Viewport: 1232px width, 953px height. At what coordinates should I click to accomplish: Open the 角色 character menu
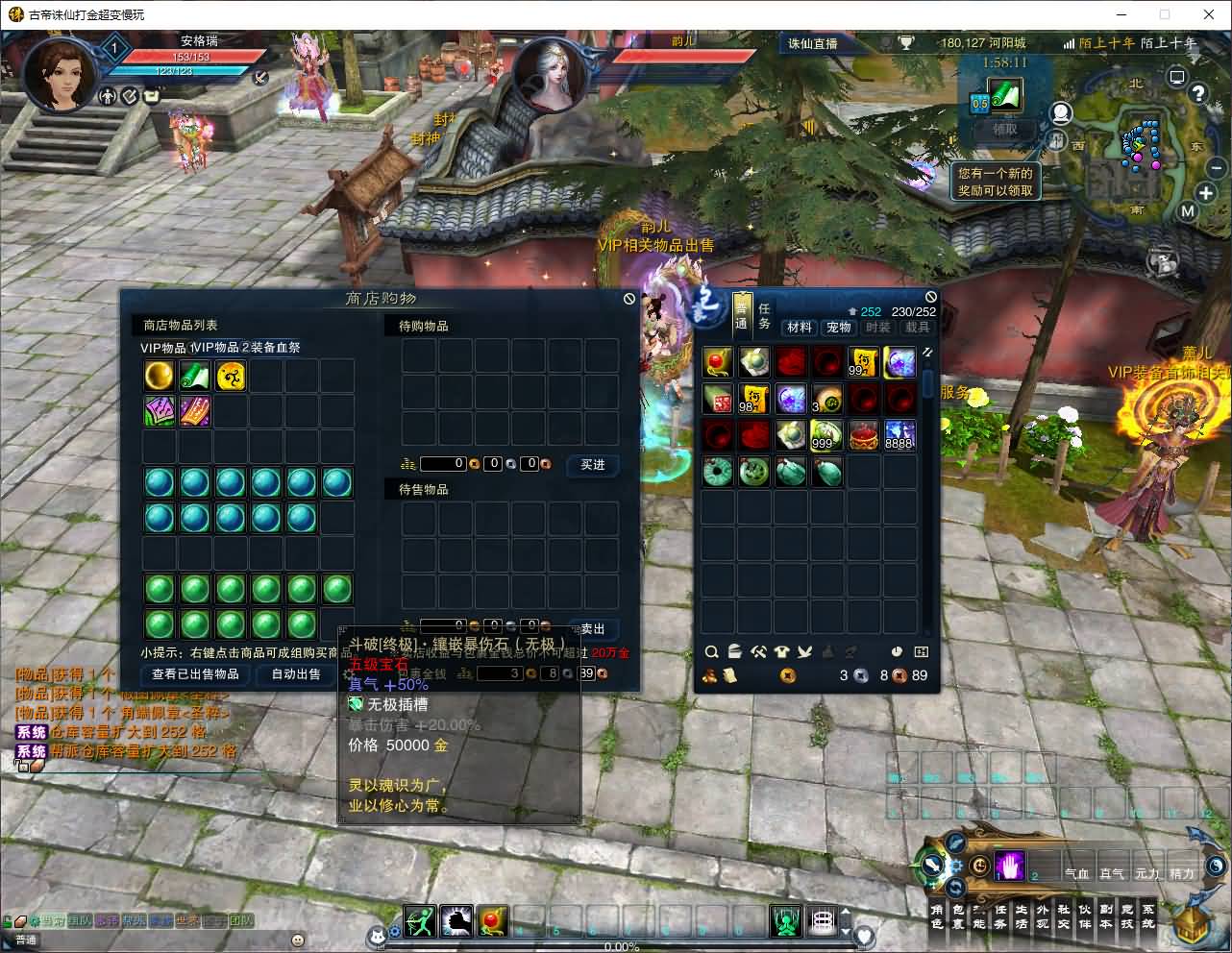[937, 916]
